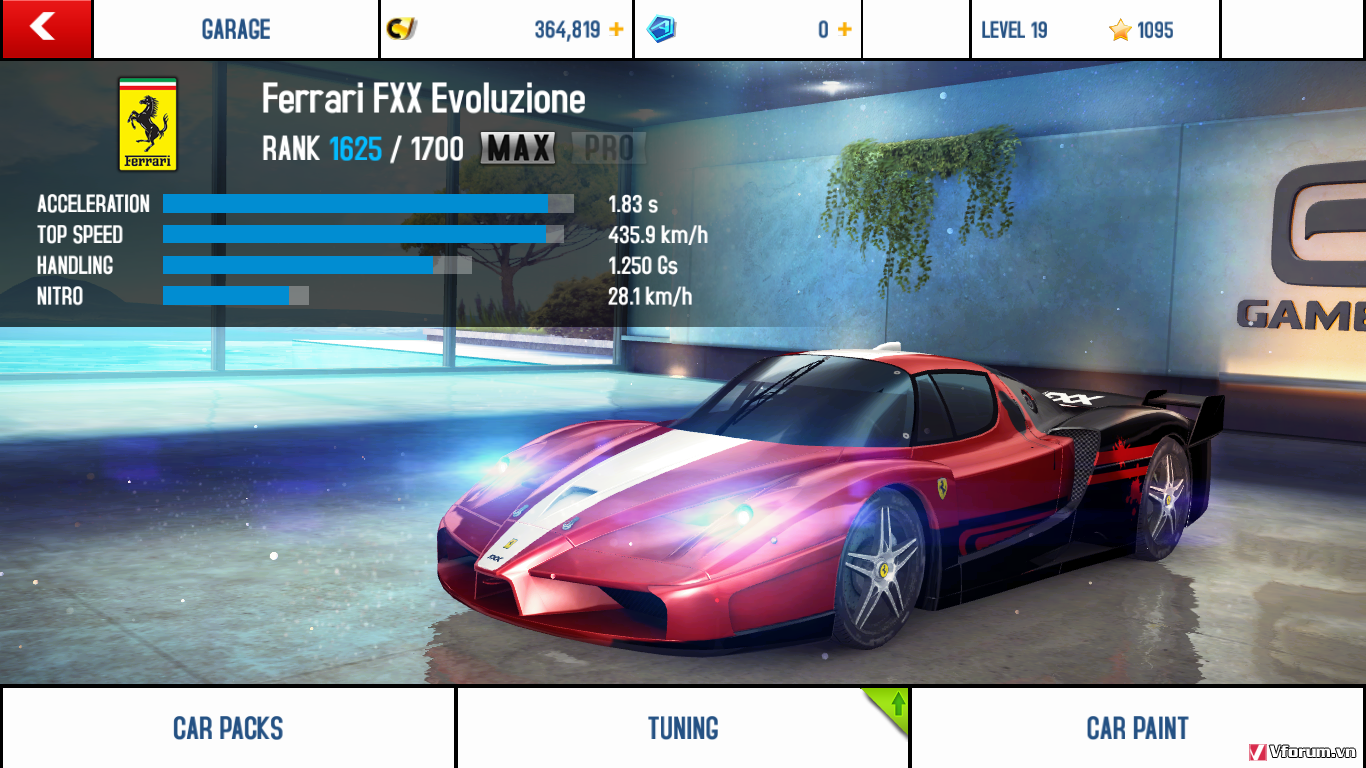Image resolution: width=1366 pixels, height=768 pixels.
Task: Open the Car Paint menu
Action: coord(1137,728)
